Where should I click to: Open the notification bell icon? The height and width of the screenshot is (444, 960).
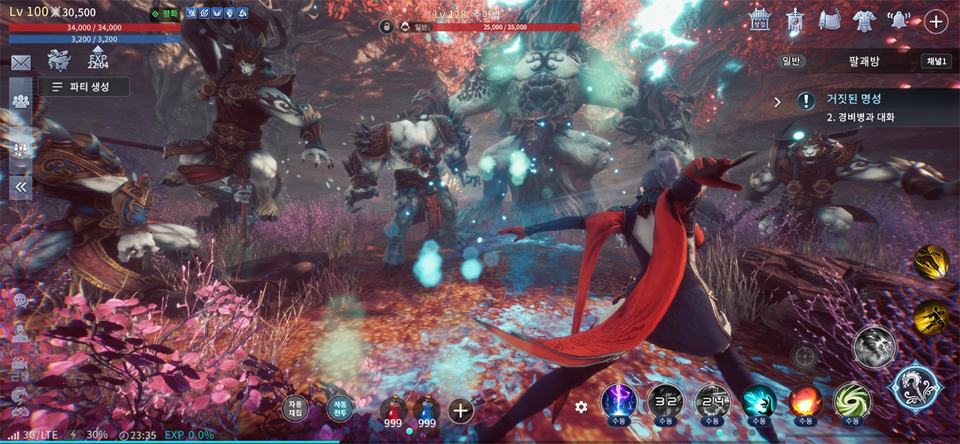point(898,20)
